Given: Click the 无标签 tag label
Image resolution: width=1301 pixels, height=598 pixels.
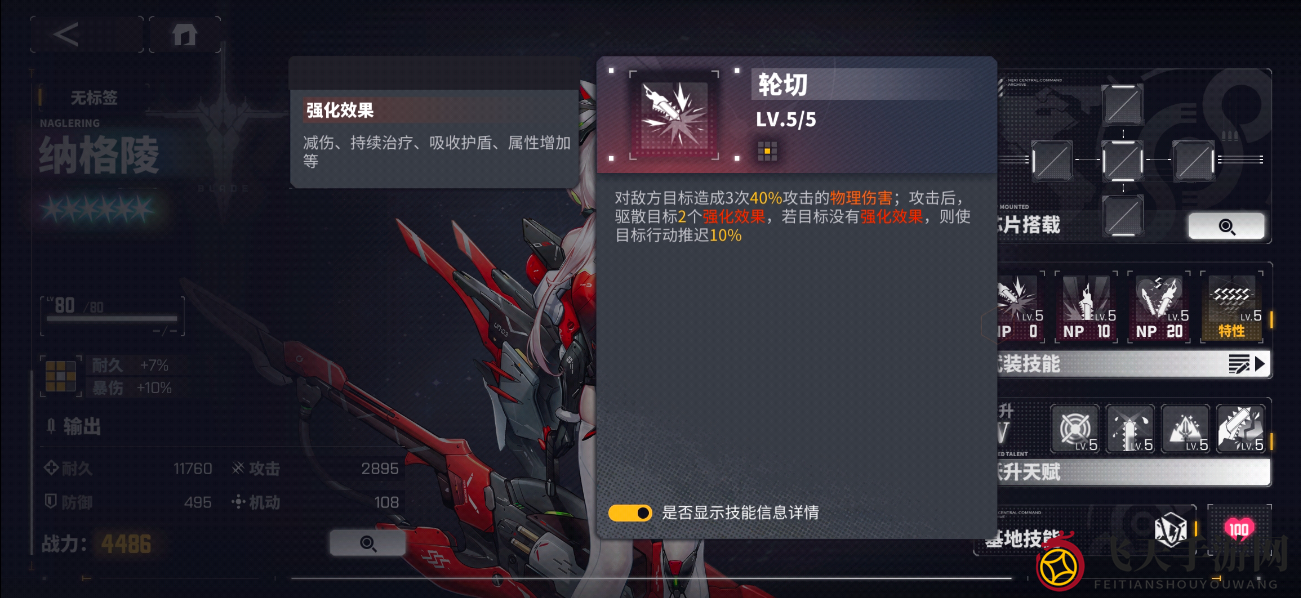Looking at the screenshot, I should 94,98.
